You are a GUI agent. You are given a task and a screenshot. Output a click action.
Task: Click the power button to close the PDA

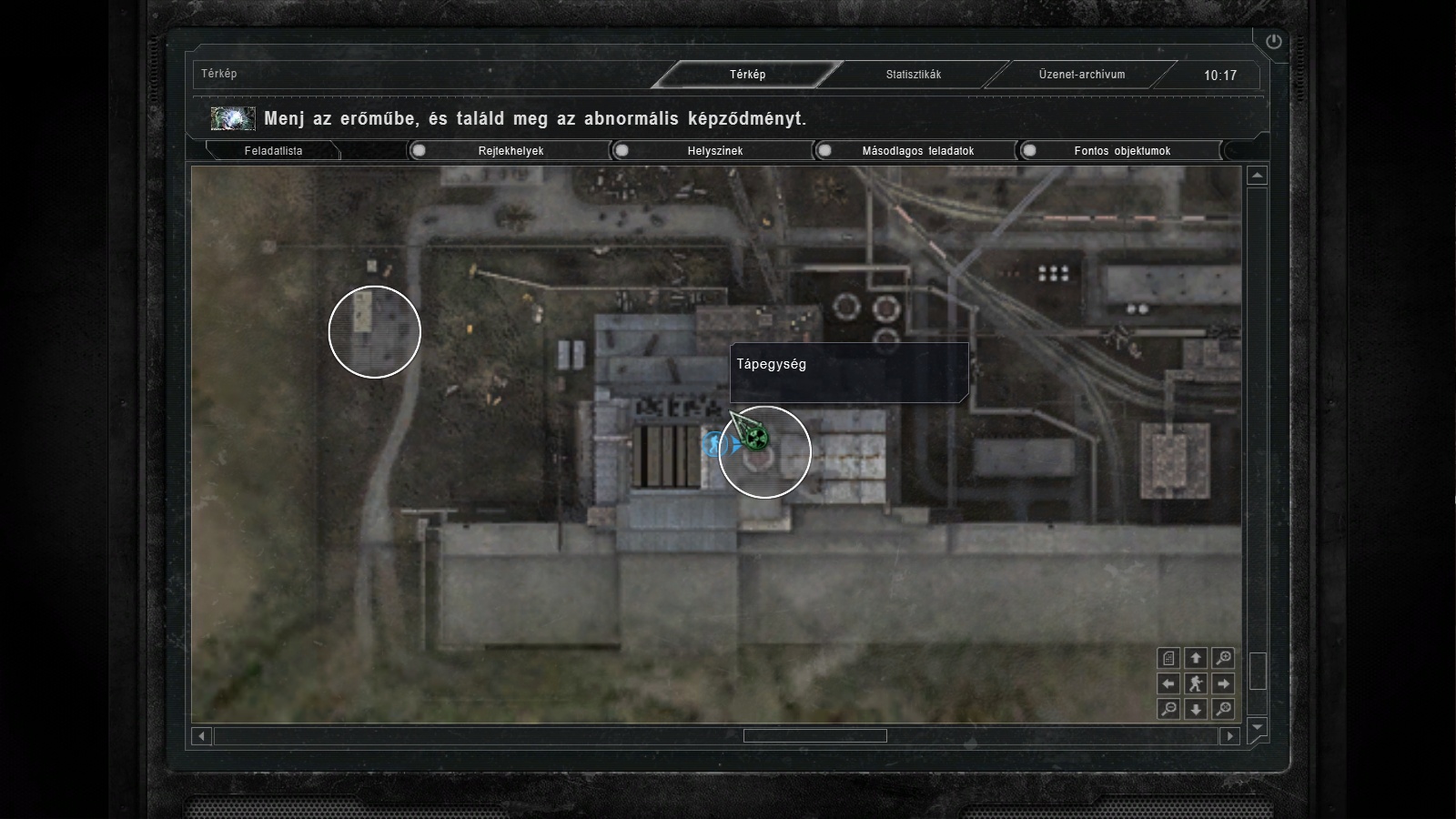click(1273, 41)
